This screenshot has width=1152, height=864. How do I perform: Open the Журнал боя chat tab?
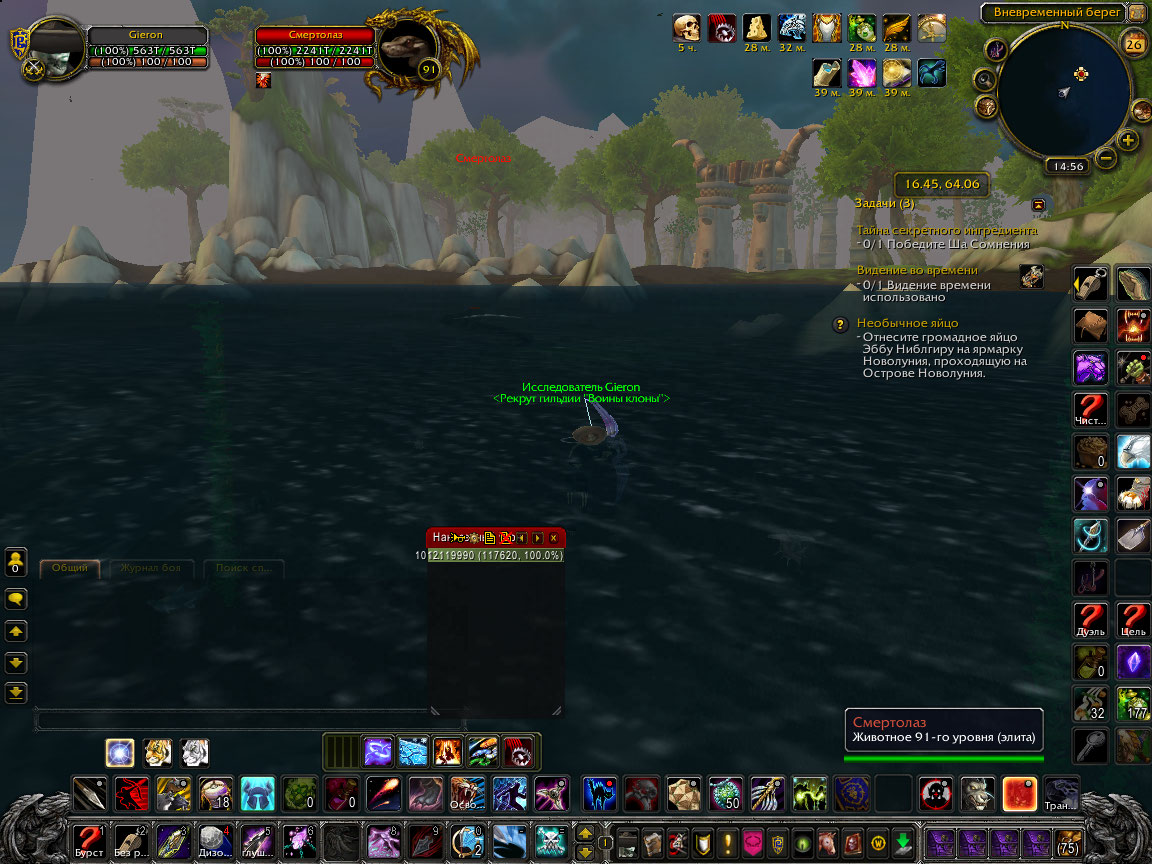(151, 568)
